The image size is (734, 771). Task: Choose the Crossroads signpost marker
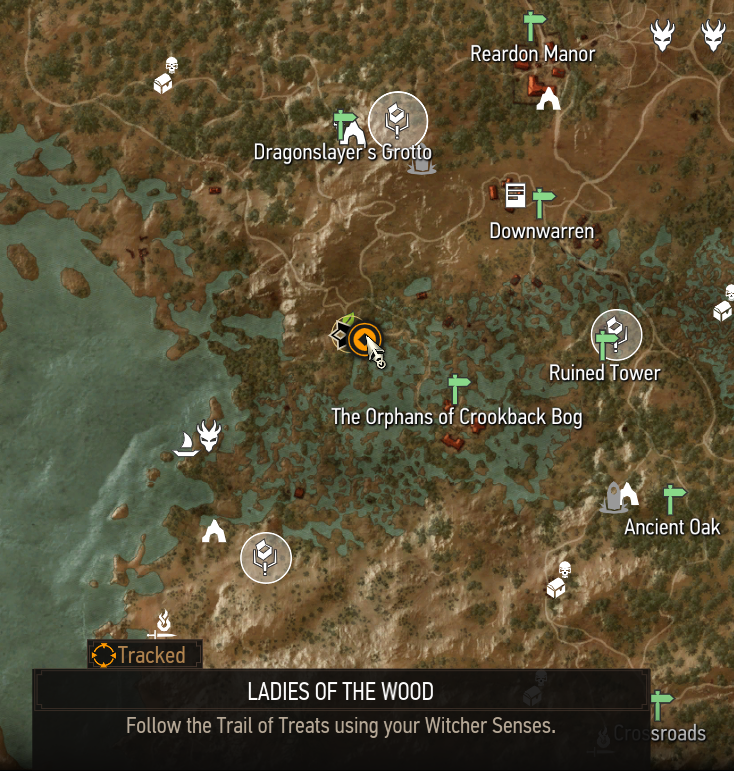(x=659, y=705)
